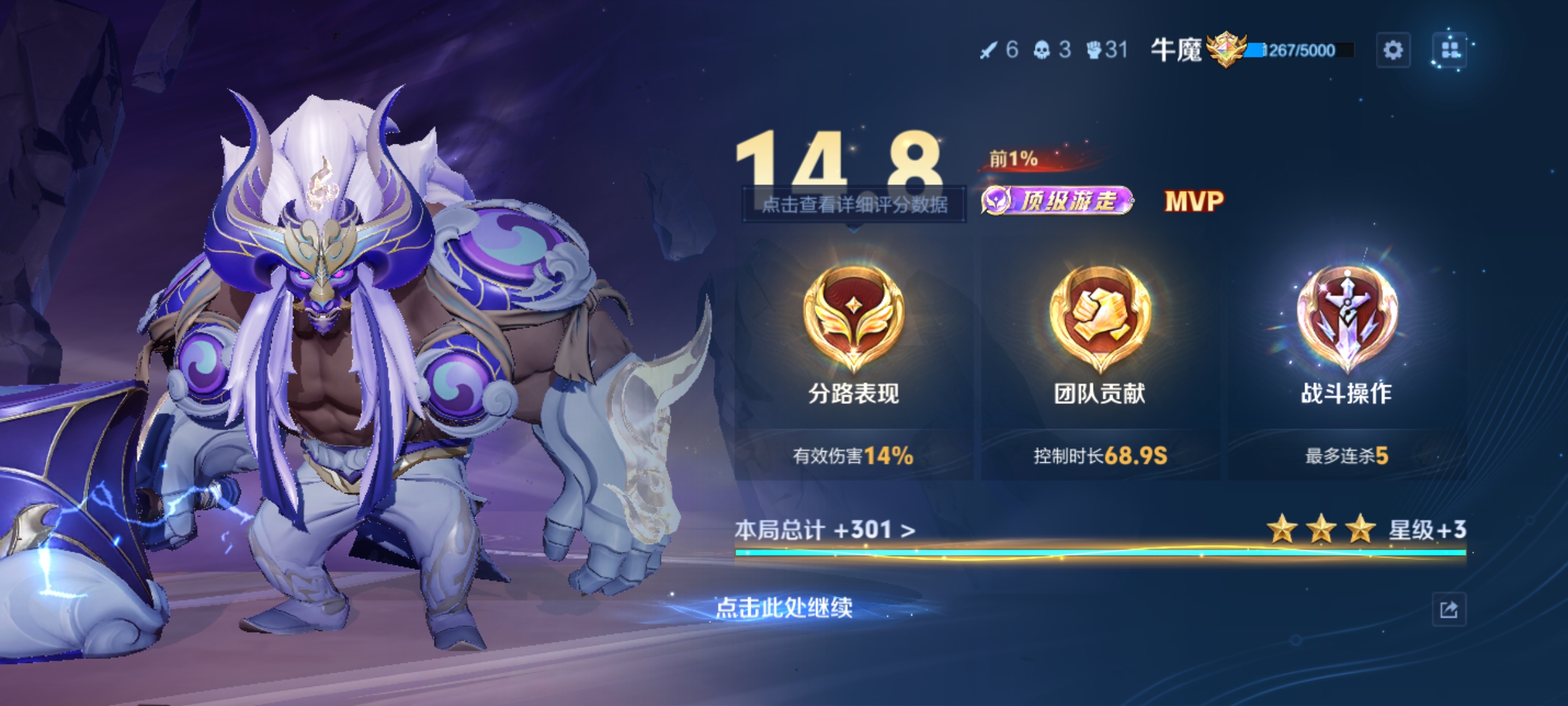
Task: Open the share button
Action: point(1448,610)
